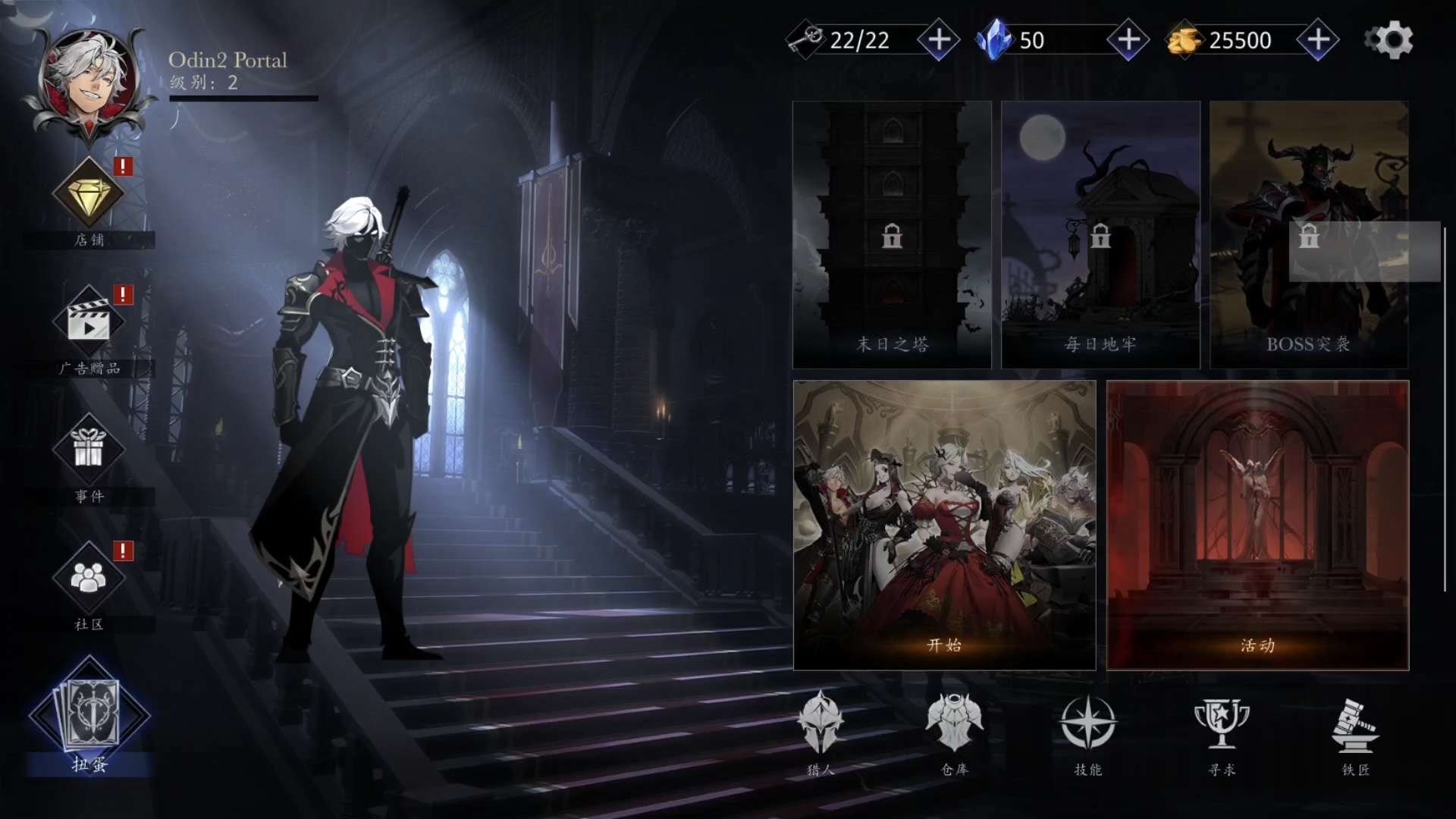This screenshot has width=1456, height=819.
Task: Open the 活动 activity panel
Action: 1257,525
